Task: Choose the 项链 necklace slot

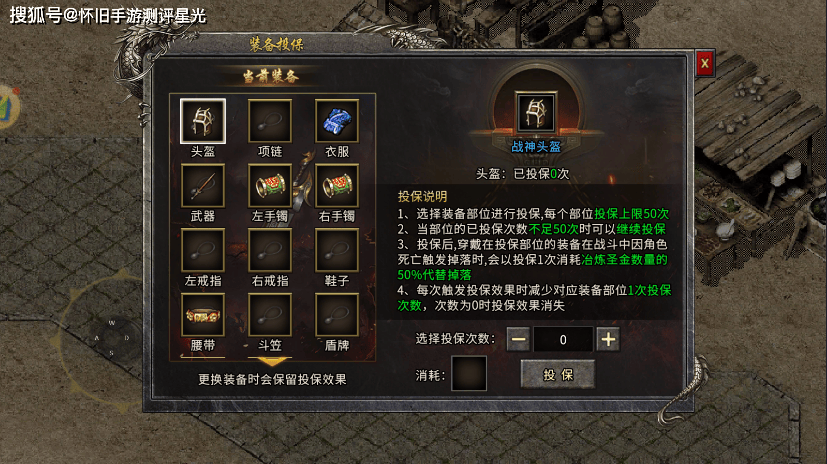Action: (270, 120)
